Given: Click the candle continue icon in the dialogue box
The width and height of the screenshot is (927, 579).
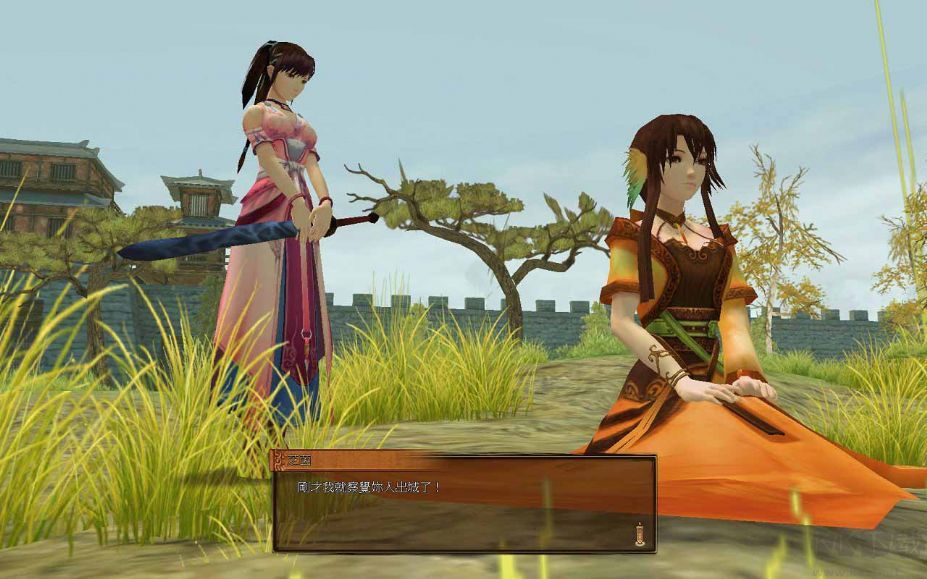Looking at the screenshot, I should tap(639, 534).
